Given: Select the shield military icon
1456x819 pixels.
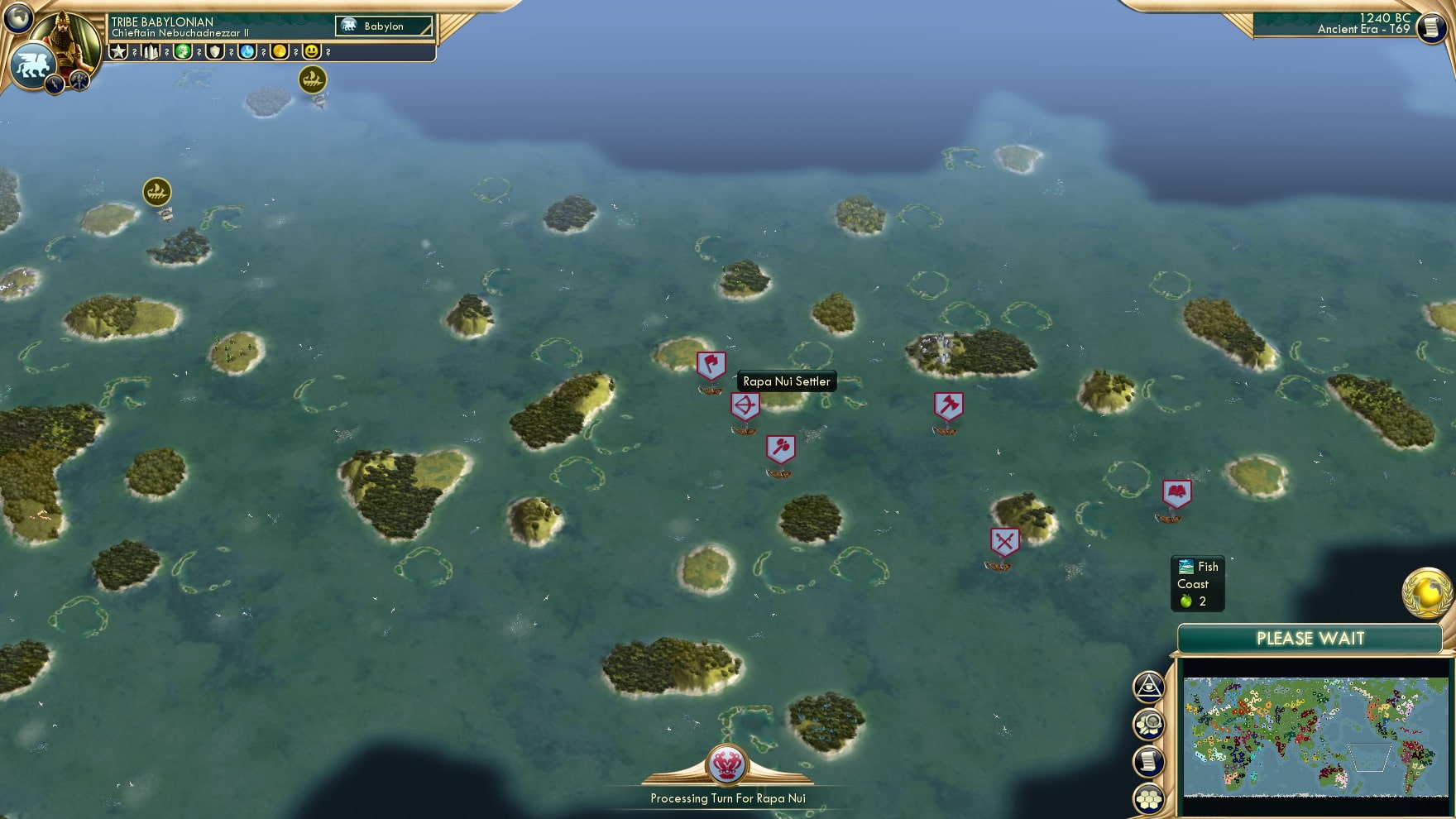Looking at the screenshot, I should pos(215,51).
